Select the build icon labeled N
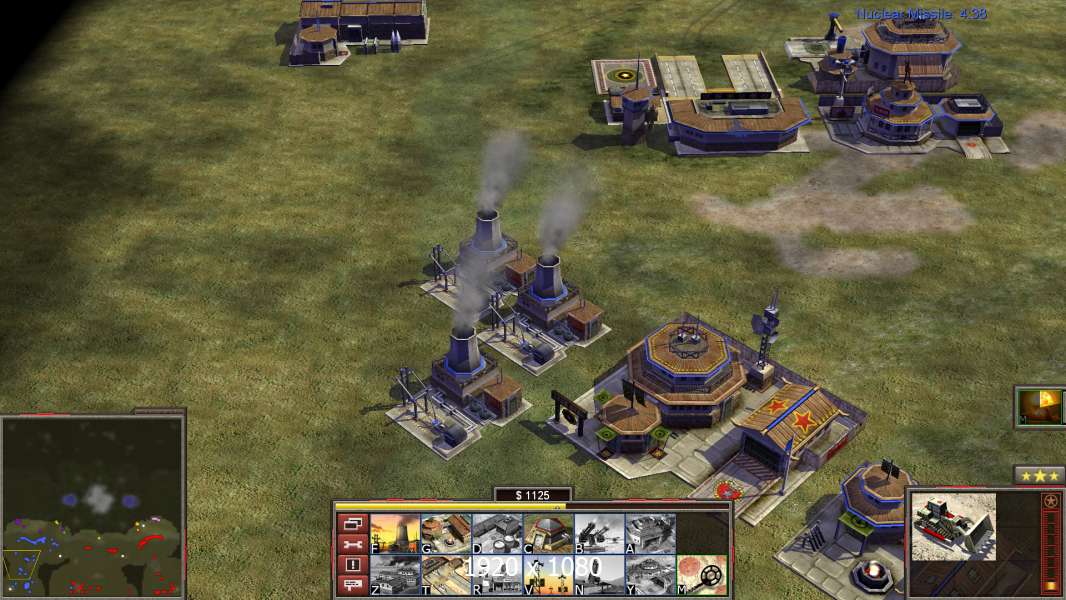The height and width of the screenshot is (600, 1066). click(x=599, y=574)
